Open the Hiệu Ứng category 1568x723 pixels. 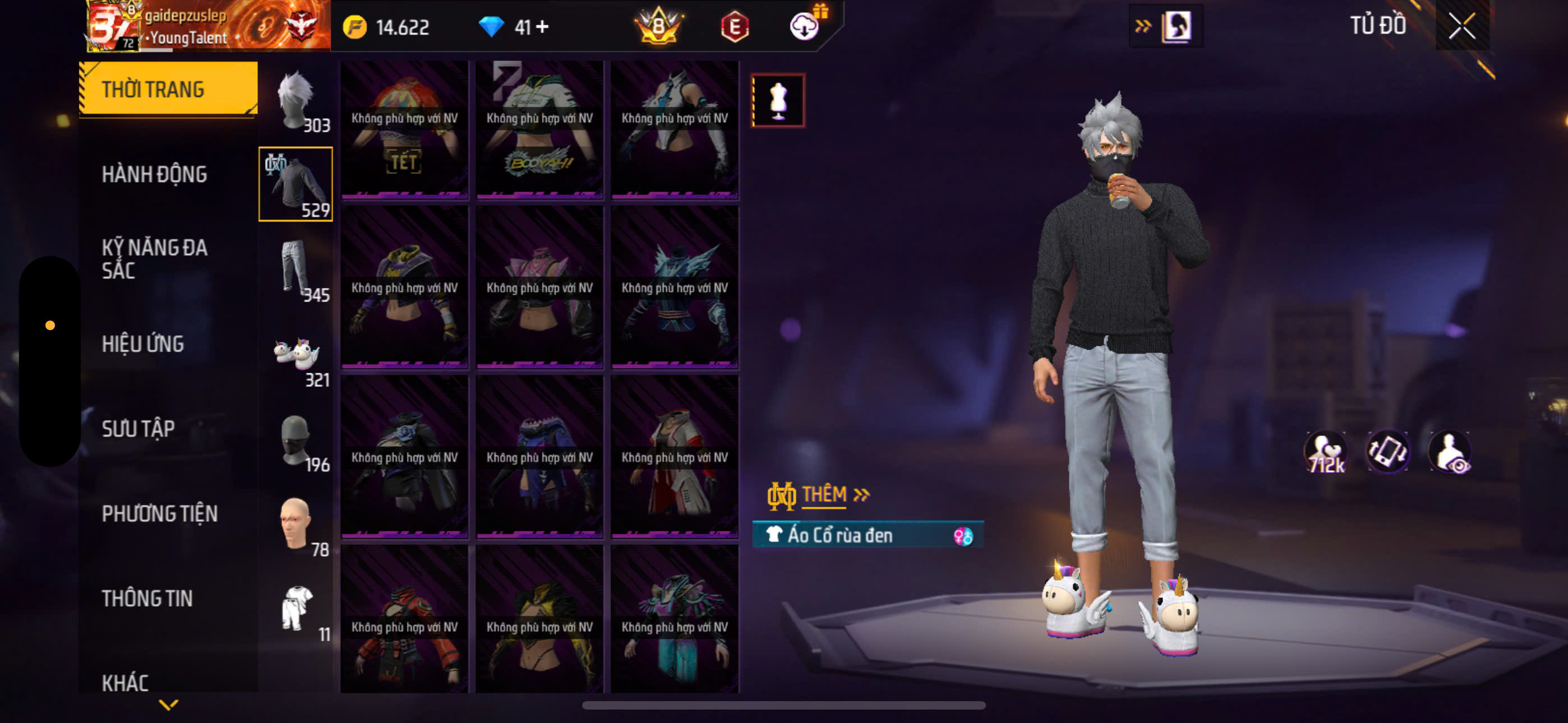(x=142, y=345)
